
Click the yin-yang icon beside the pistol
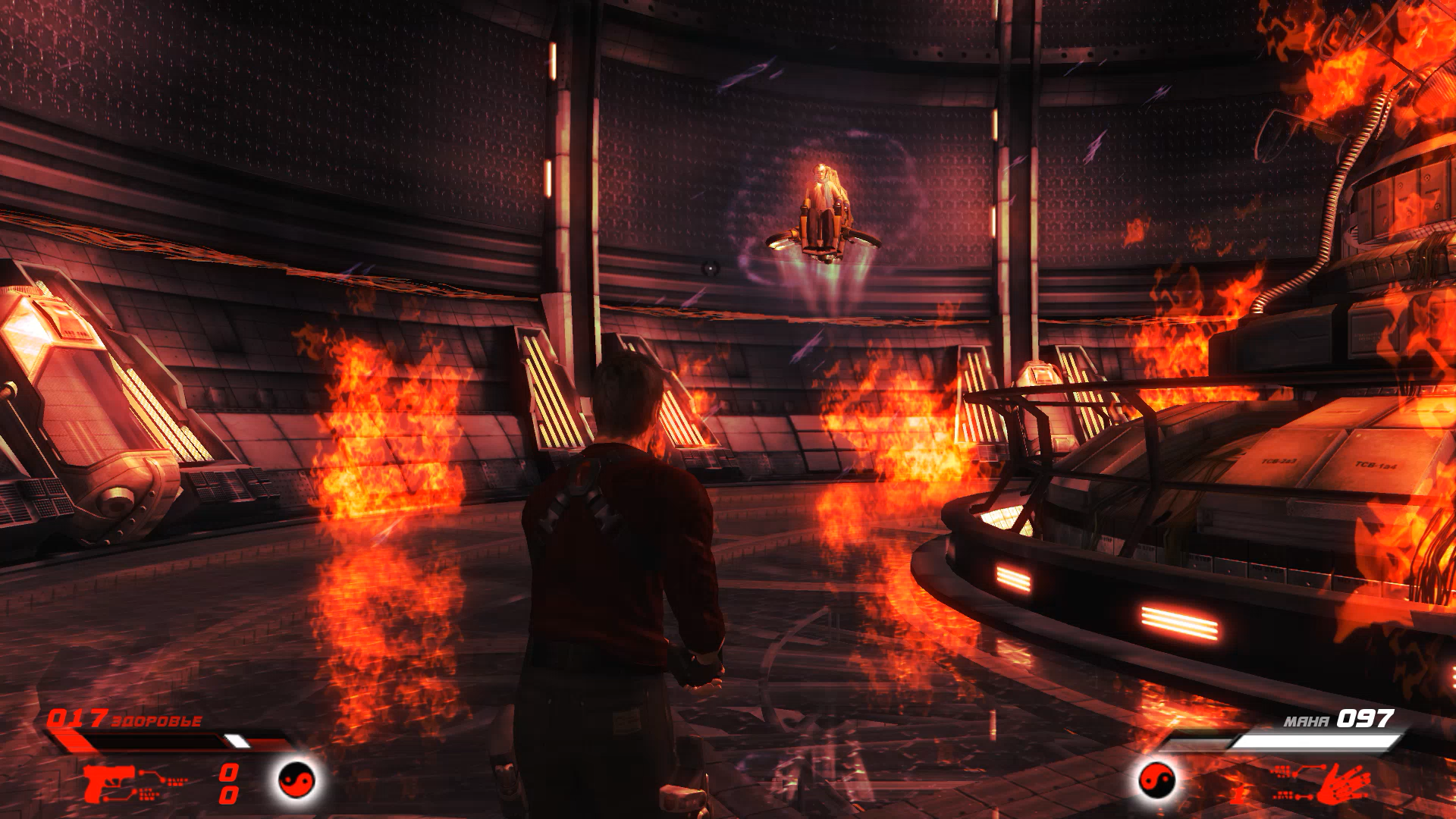297,780
